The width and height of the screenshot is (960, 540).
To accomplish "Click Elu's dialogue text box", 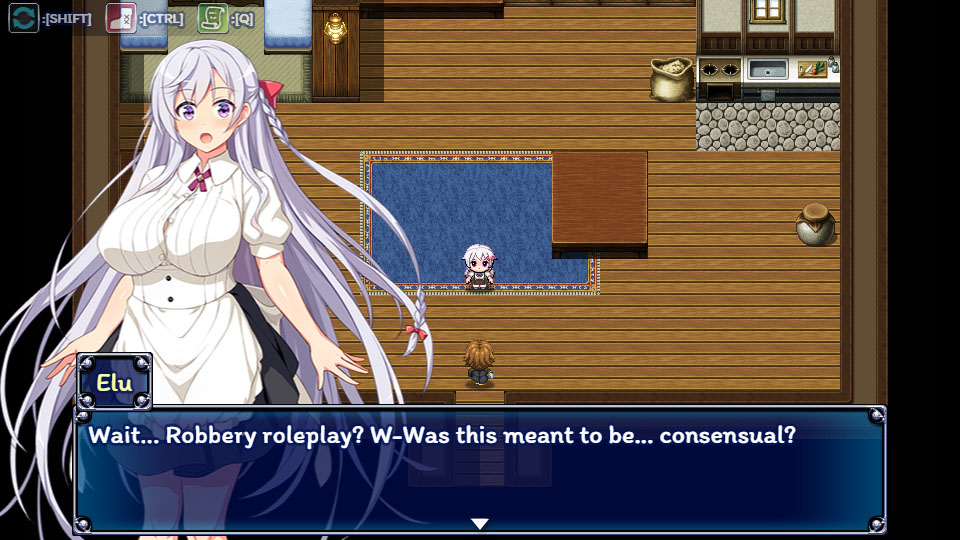I will click(480, 470).
